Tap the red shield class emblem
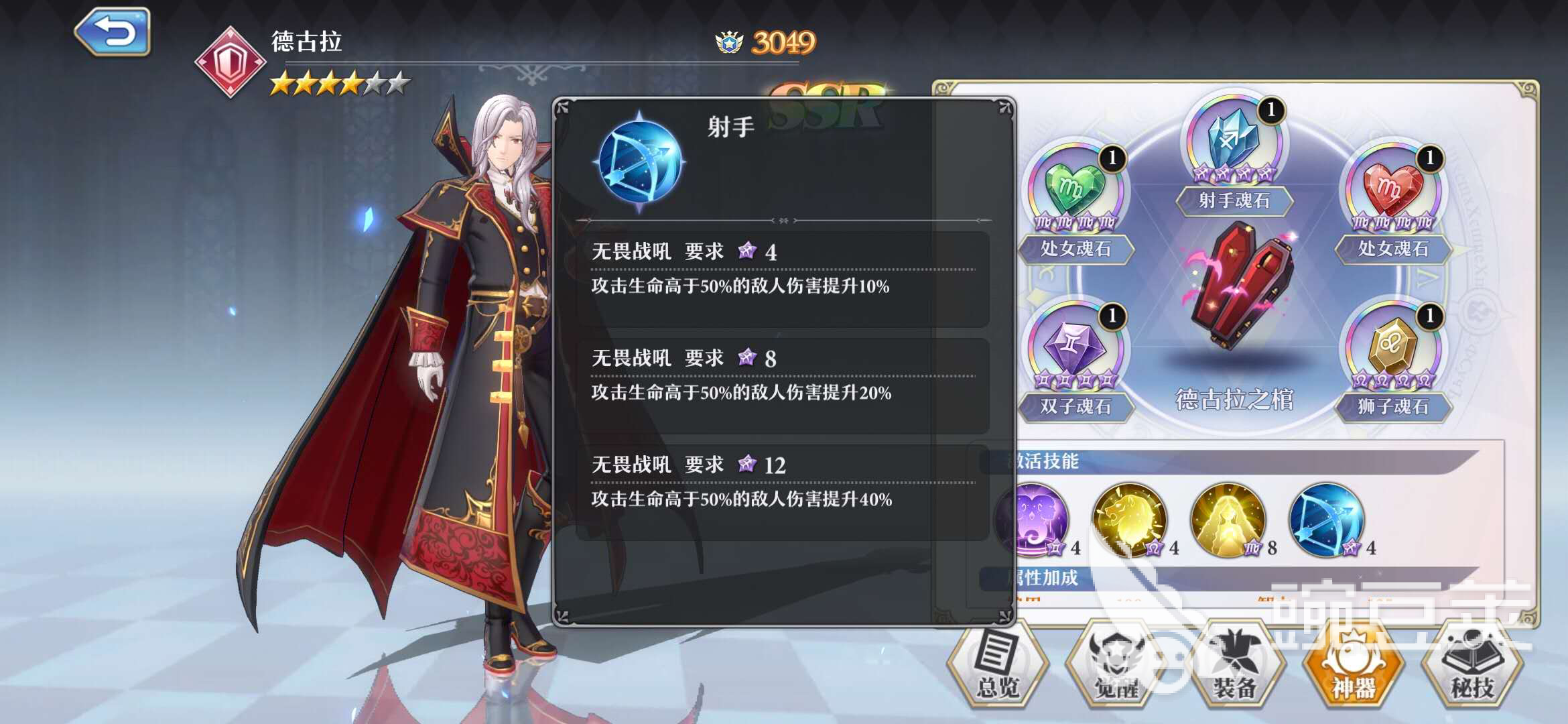The width and height of the screenshot is (1568, 724). [x=230, y=62]
